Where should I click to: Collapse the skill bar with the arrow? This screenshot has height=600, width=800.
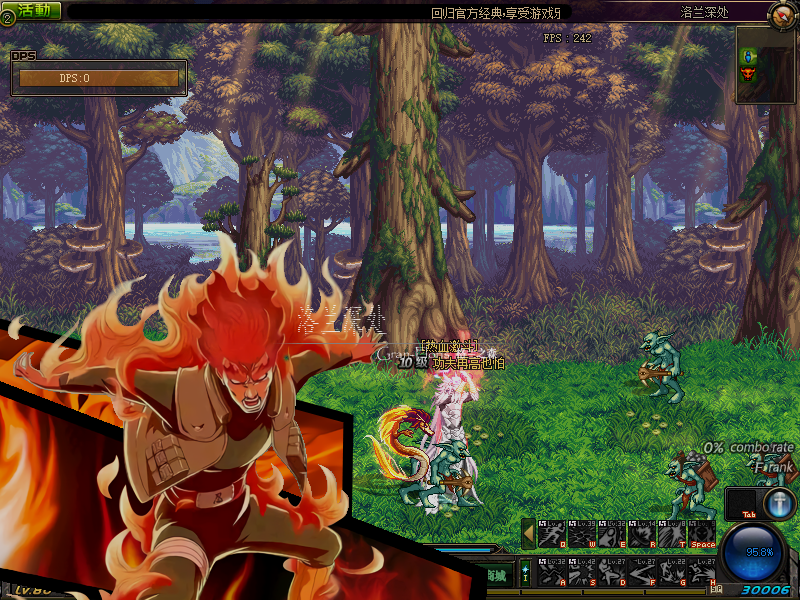click(528, 534)
